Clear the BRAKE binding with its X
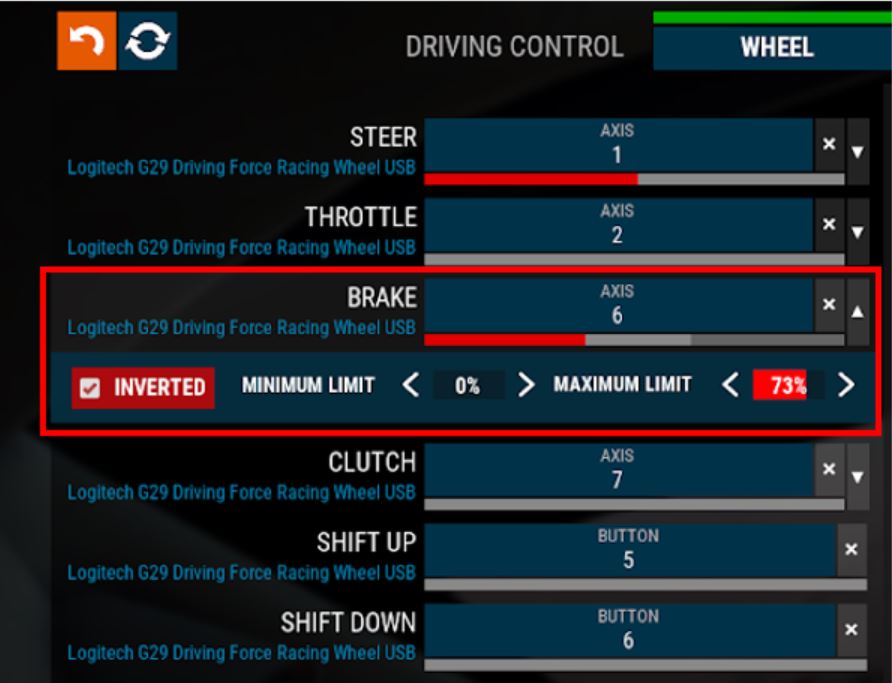The width and height of the screenshot is (892, 683). point(829,304)
